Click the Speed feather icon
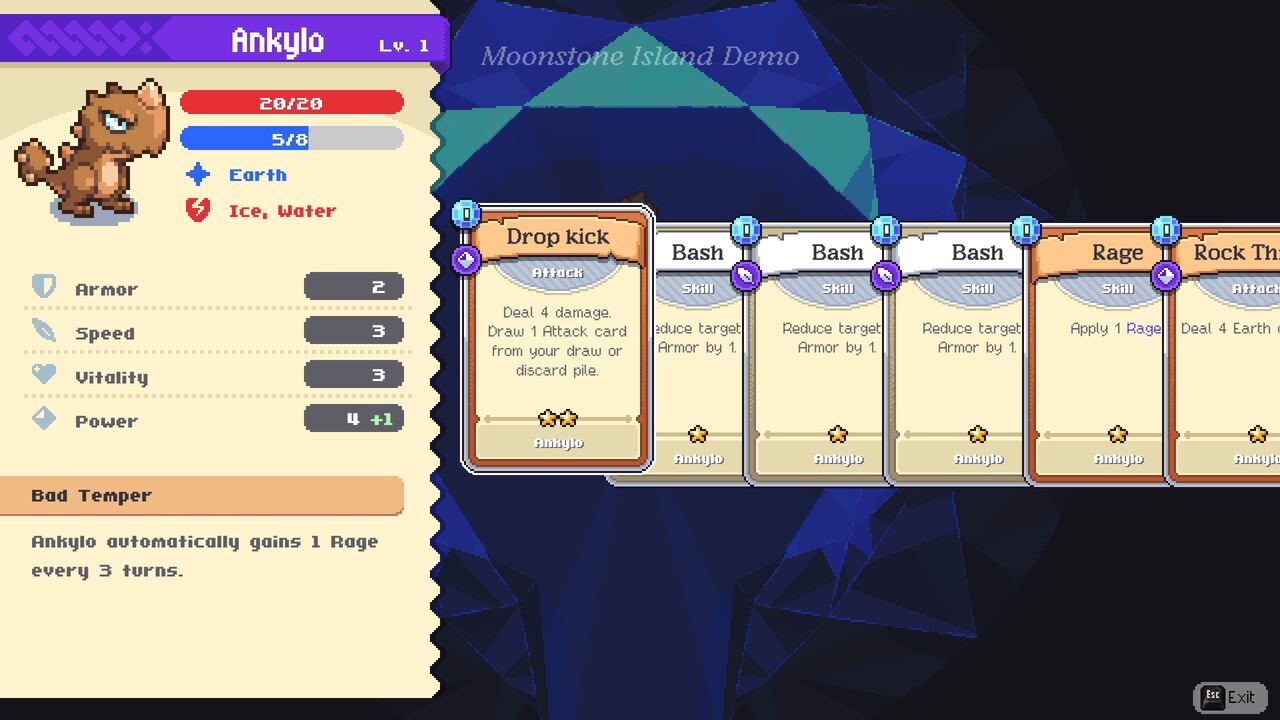Screen dimensions: 1280x720 (x=43, y=332)
